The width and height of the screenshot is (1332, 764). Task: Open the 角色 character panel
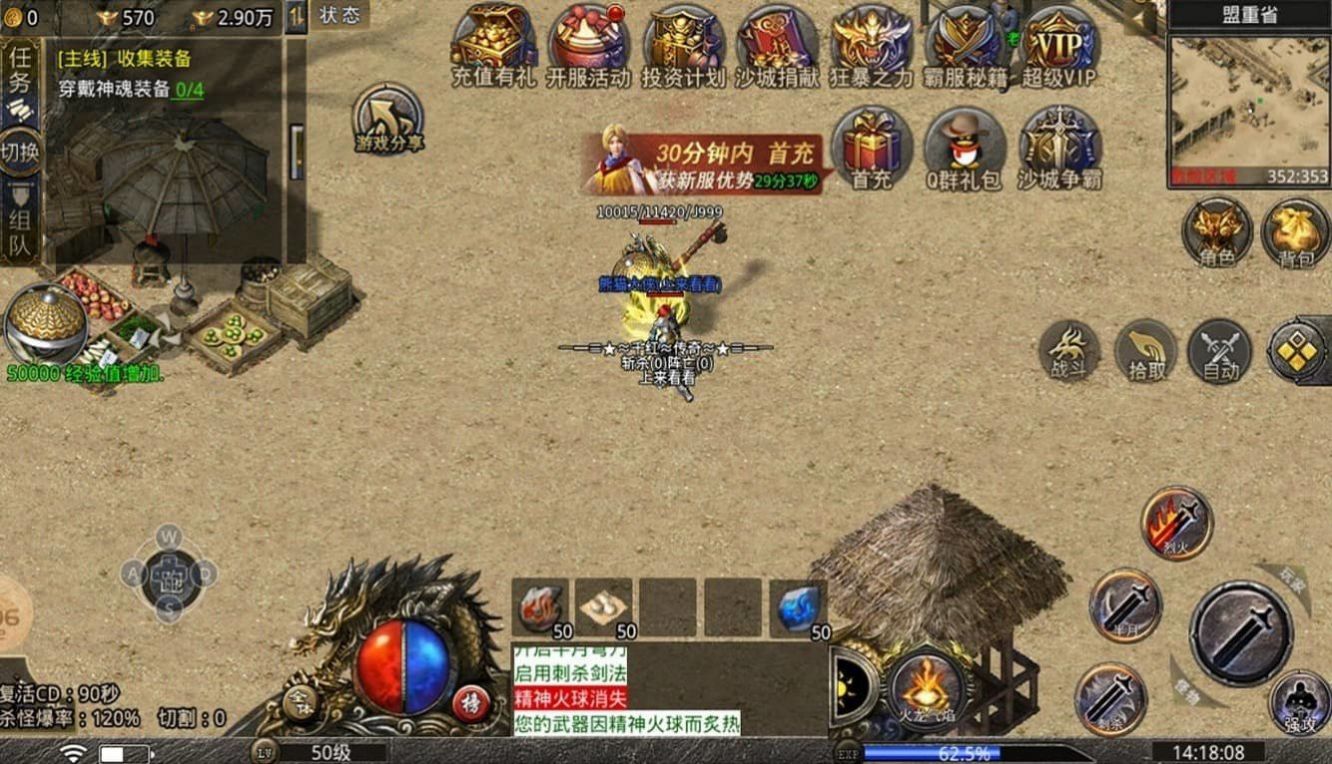coord(1216,232)
